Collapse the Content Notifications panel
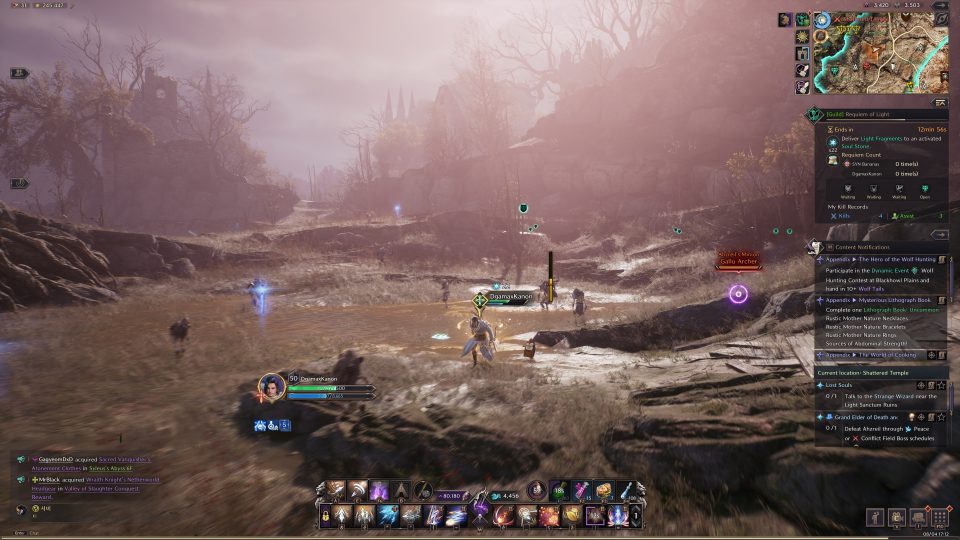The image size is (960, 540). 939,234
